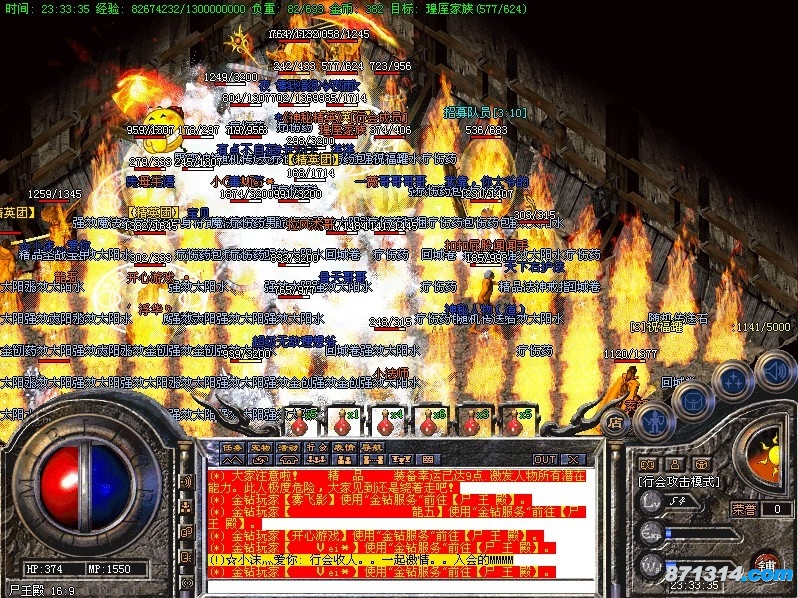Click the 荣誉 honor label

tap(744, 509)
